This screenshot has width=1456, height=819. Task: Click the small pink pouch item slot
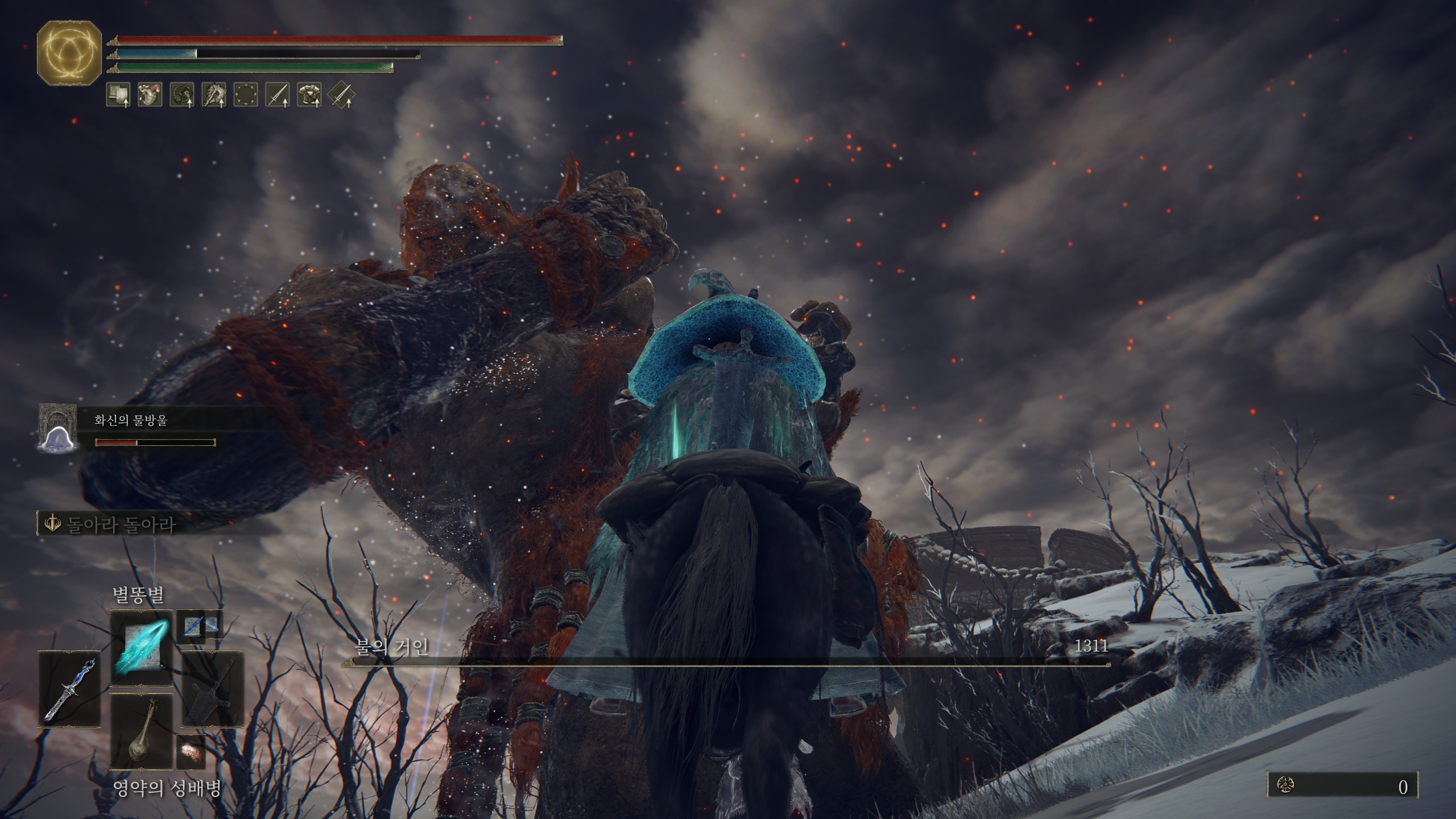(x=191, y=752)
